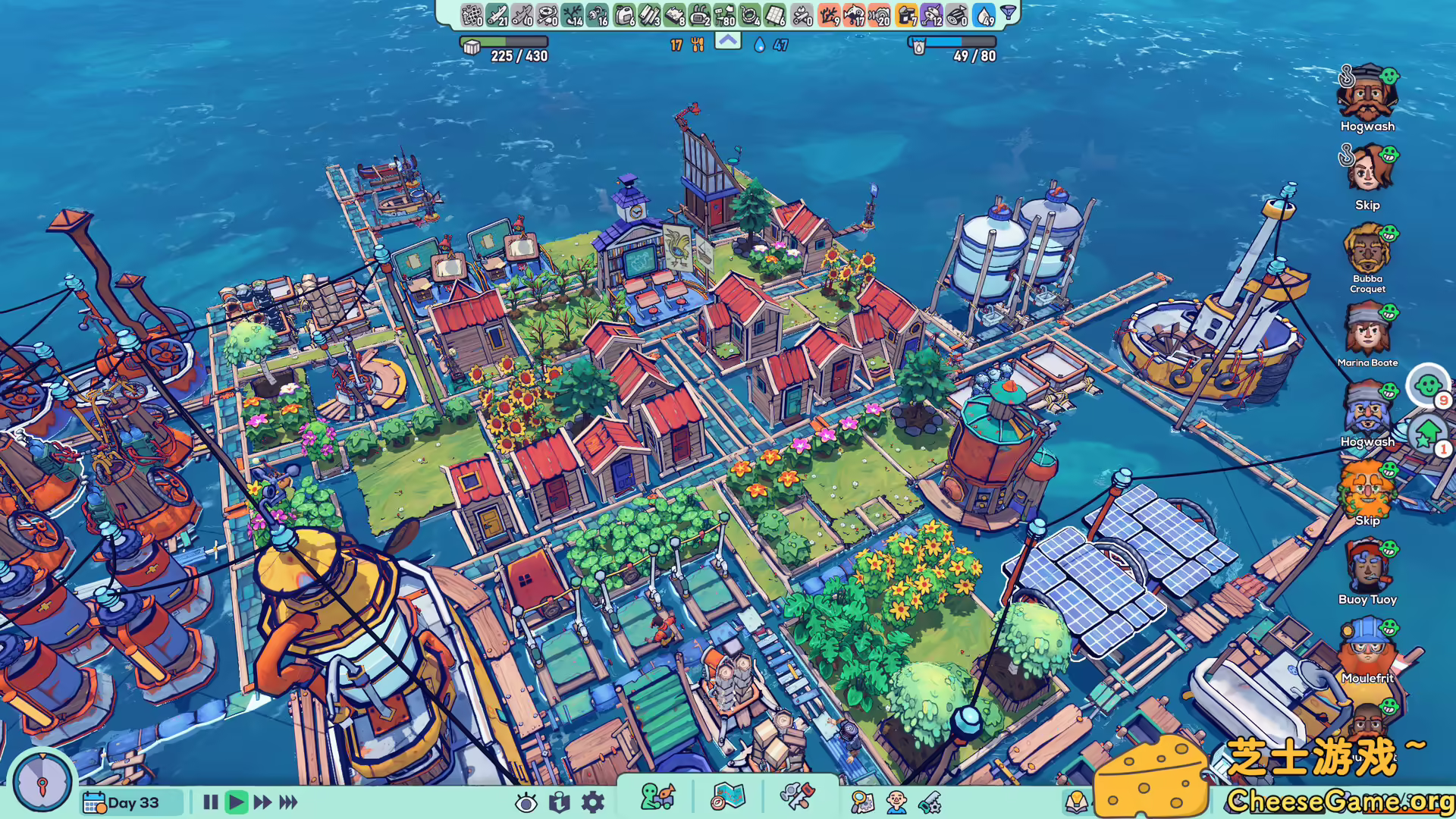Open the Day 33 calendar panel
Image resolution: width=1456 pixels, height=819 pixels.
tap(129, 802)
